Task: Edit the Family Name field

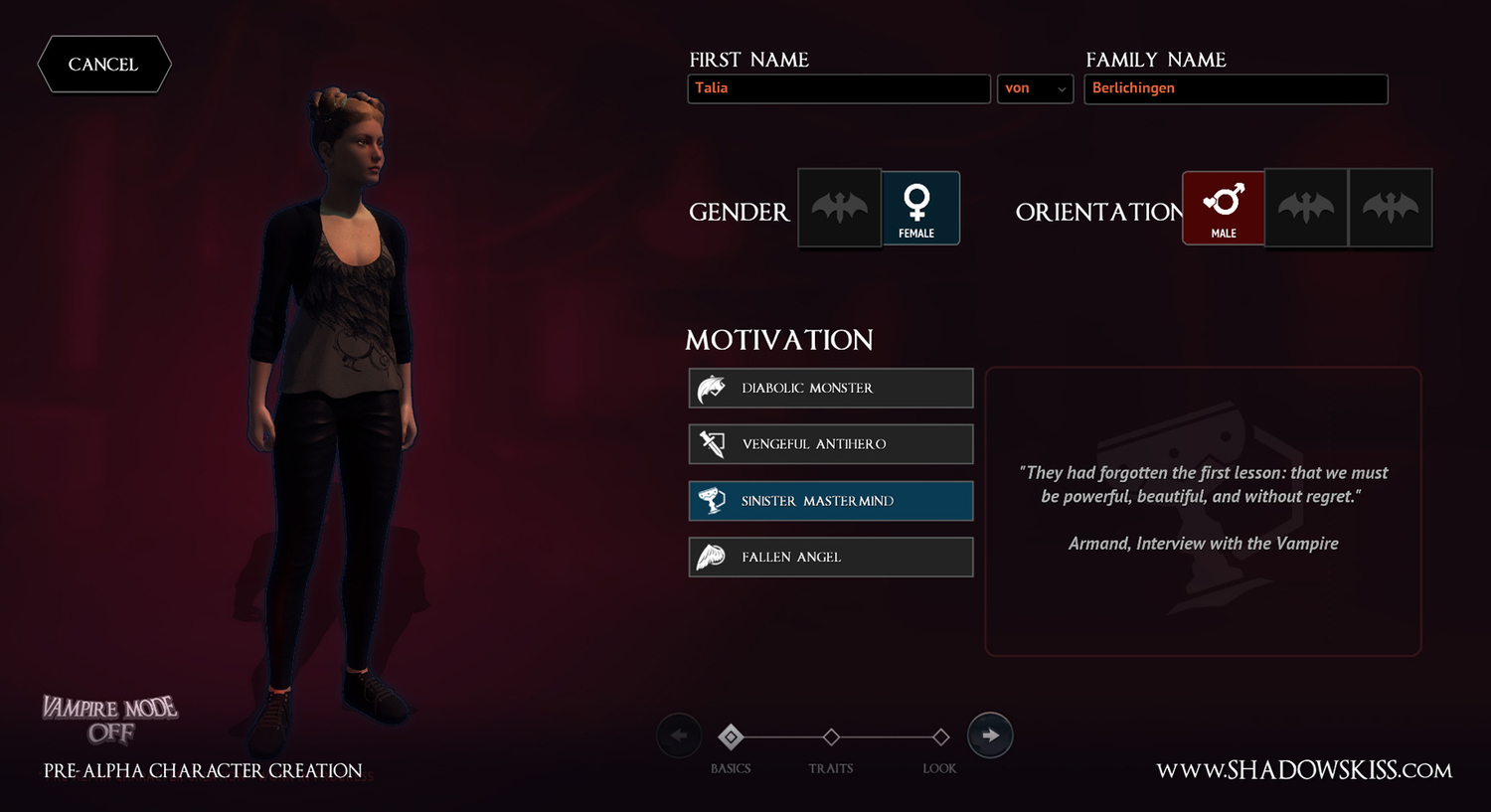Action: click(x=1235, y=88)
